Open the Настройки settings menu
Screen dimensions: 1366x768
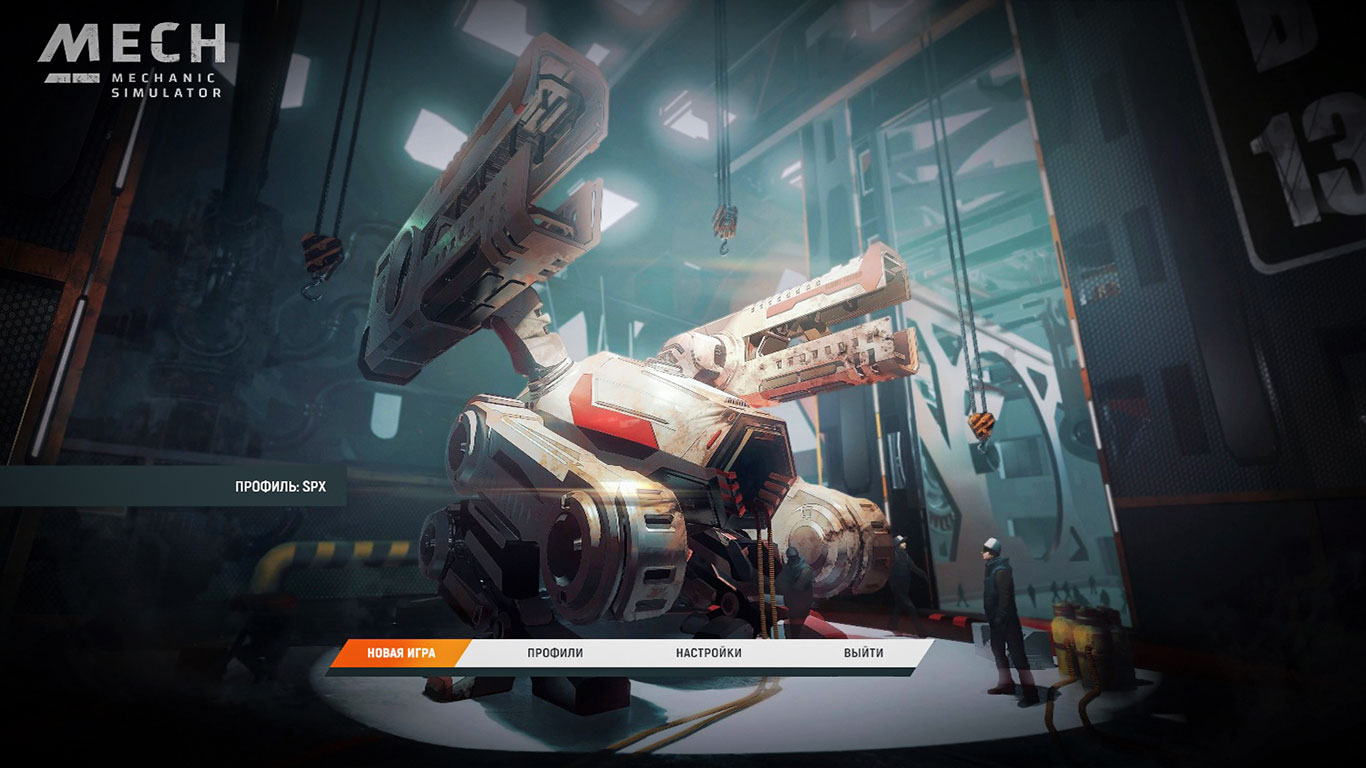pyautogui.click(x=708, y=653)
